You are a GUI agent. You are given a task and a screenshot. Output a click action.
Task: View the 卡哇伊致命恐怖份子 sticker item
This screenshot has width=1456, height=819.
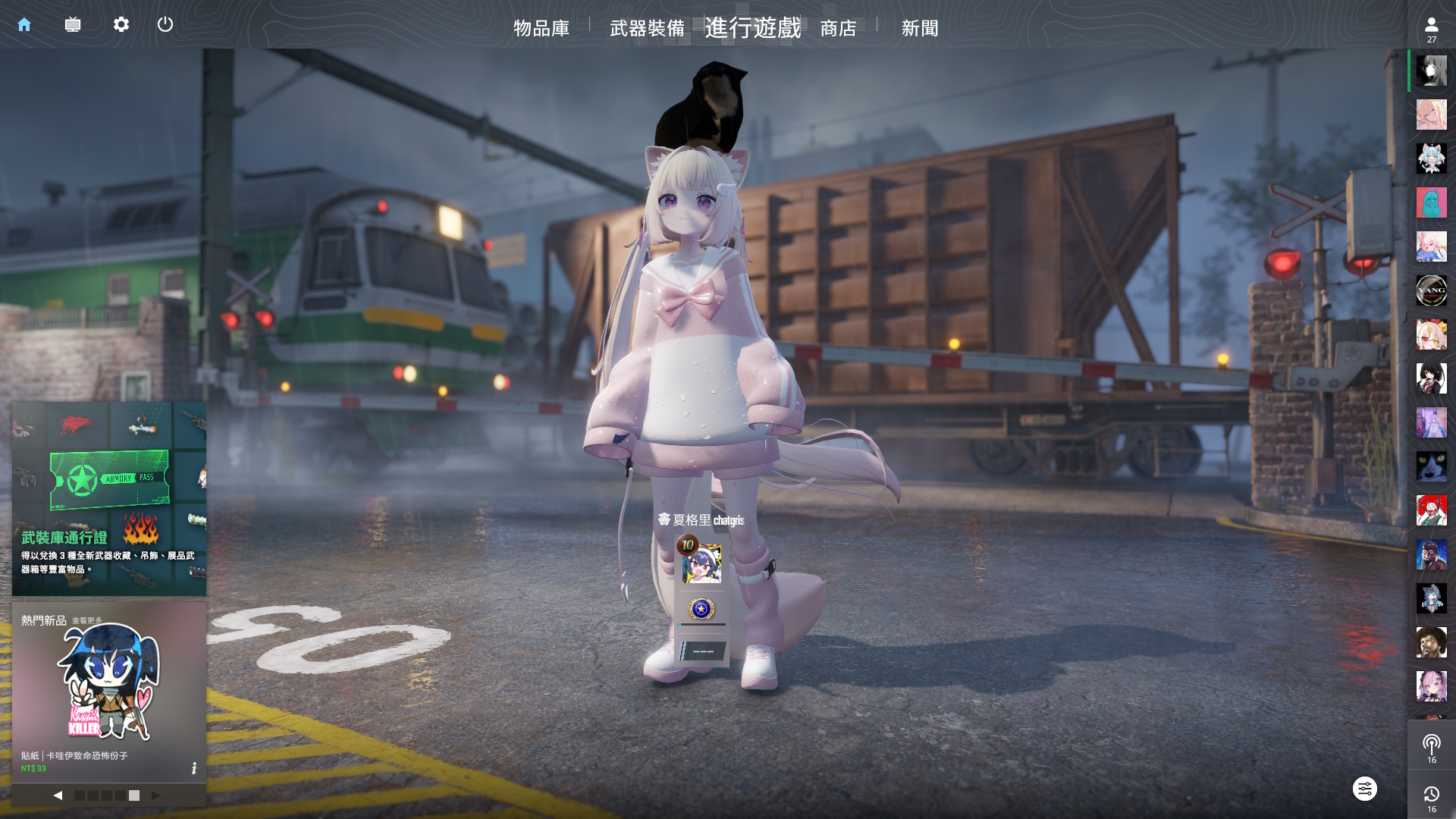coord(109,682)
